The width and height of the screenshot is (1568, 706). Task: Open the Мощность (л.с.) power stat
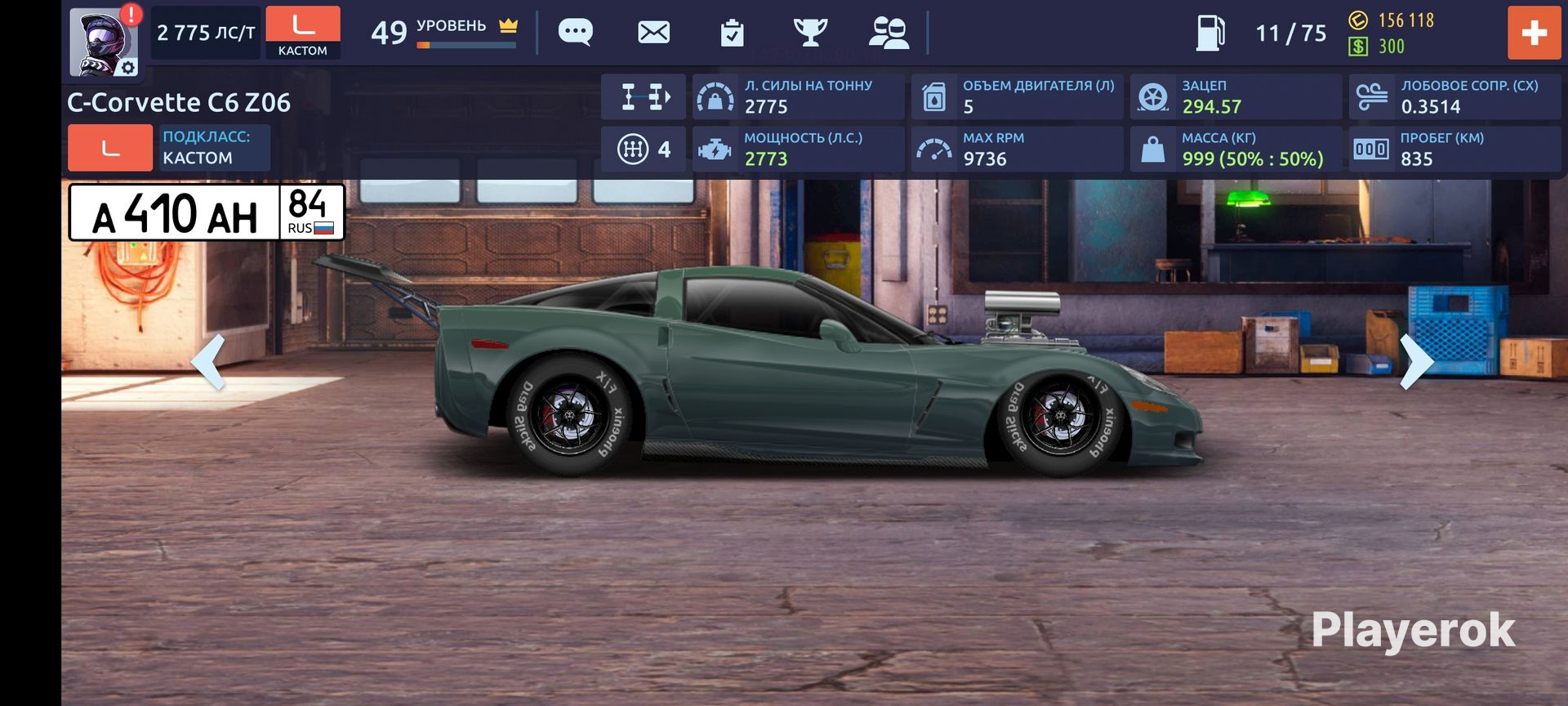click(797, 149)
